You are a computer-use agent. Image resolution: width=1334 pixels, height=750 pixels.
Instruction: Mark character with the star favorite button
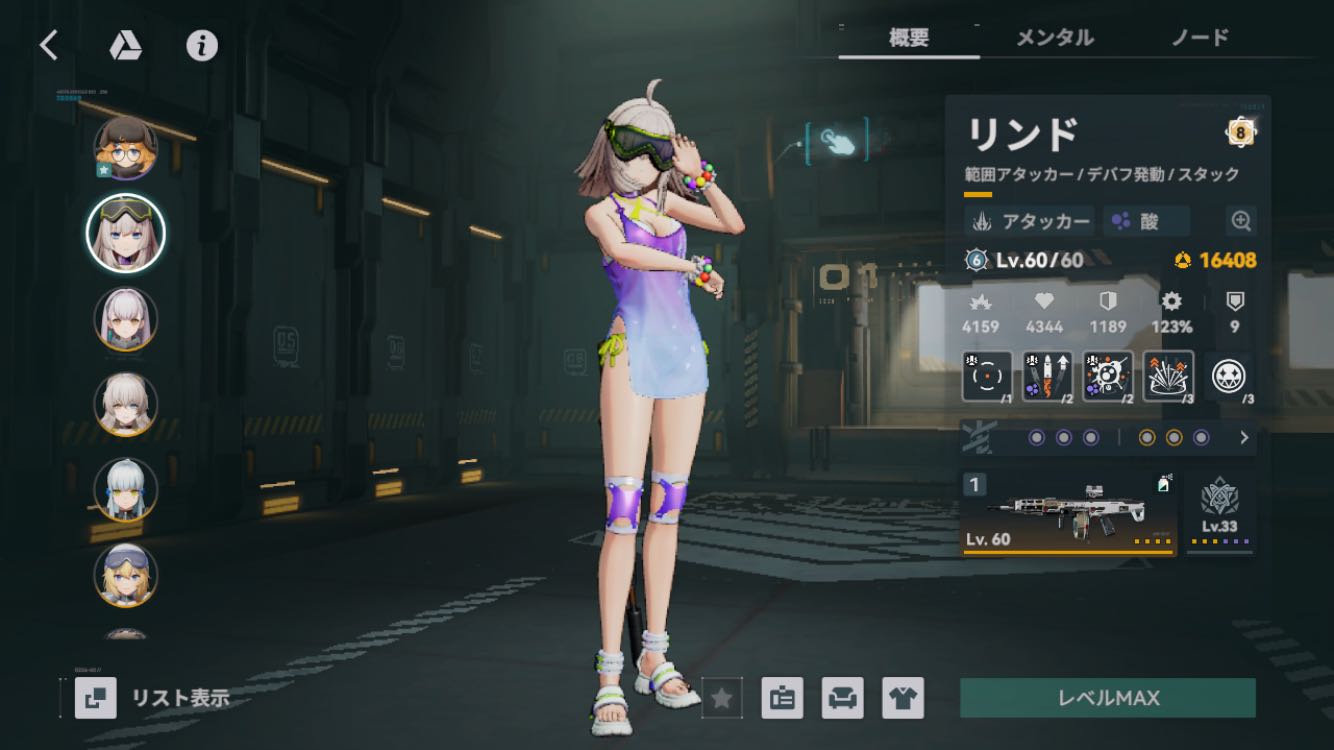(x=721, y=698)
